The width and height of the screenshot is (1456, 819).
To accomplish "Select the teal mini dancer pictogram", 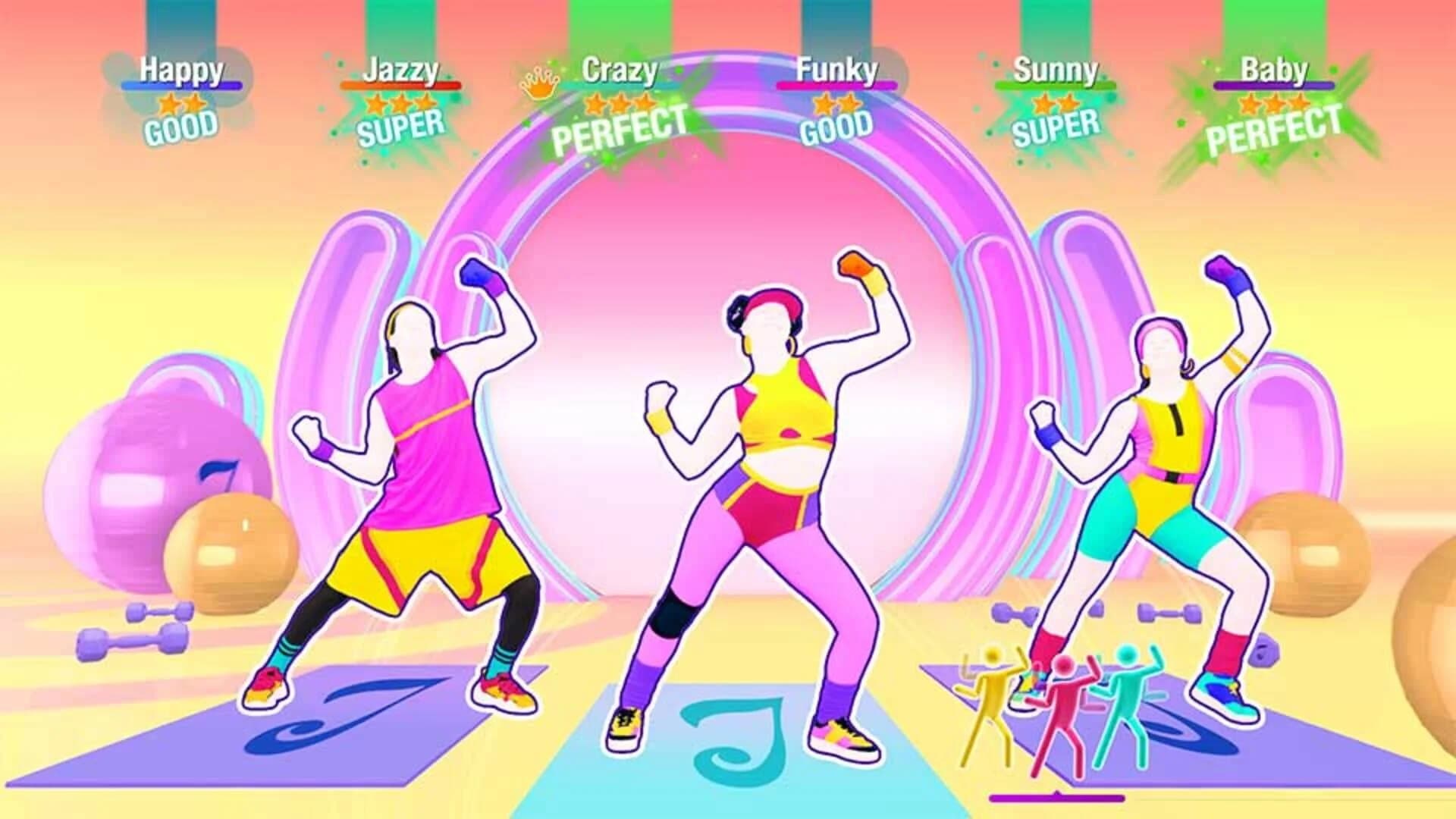I will [1125, 698].
